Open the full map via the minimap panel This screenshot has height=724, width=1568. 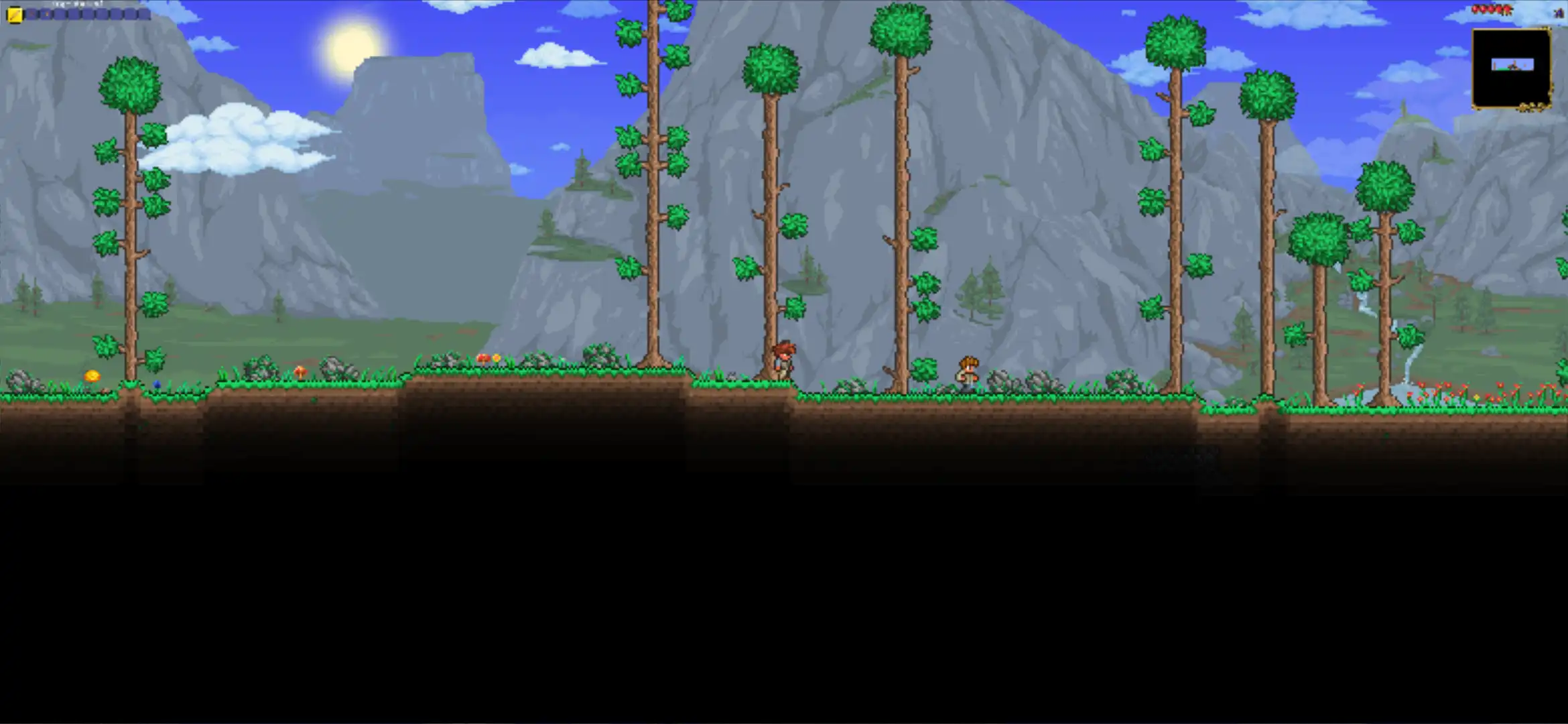pos(1512,67)
